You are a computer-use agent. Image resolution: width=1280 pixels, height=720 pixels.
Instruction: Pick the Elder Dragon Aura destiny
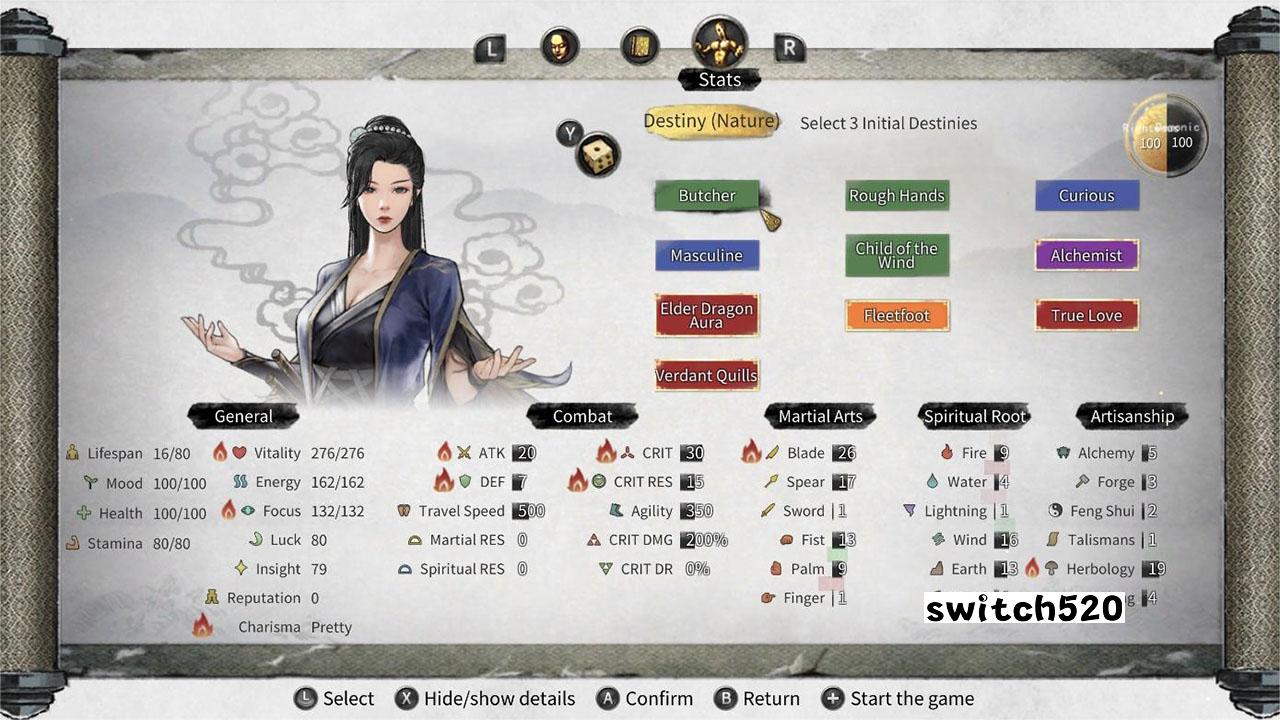tap(707, 315)
